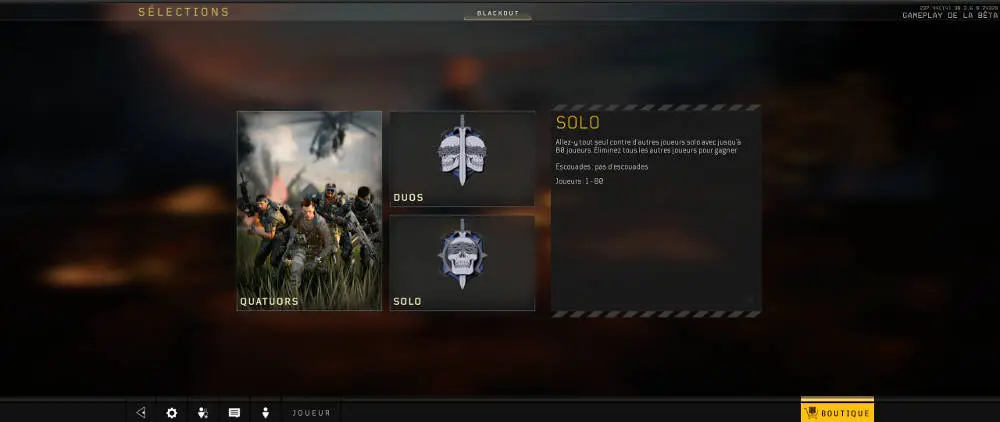
Task: Select the Quatuors squad mode tile
Action: [x=309, y=210]
